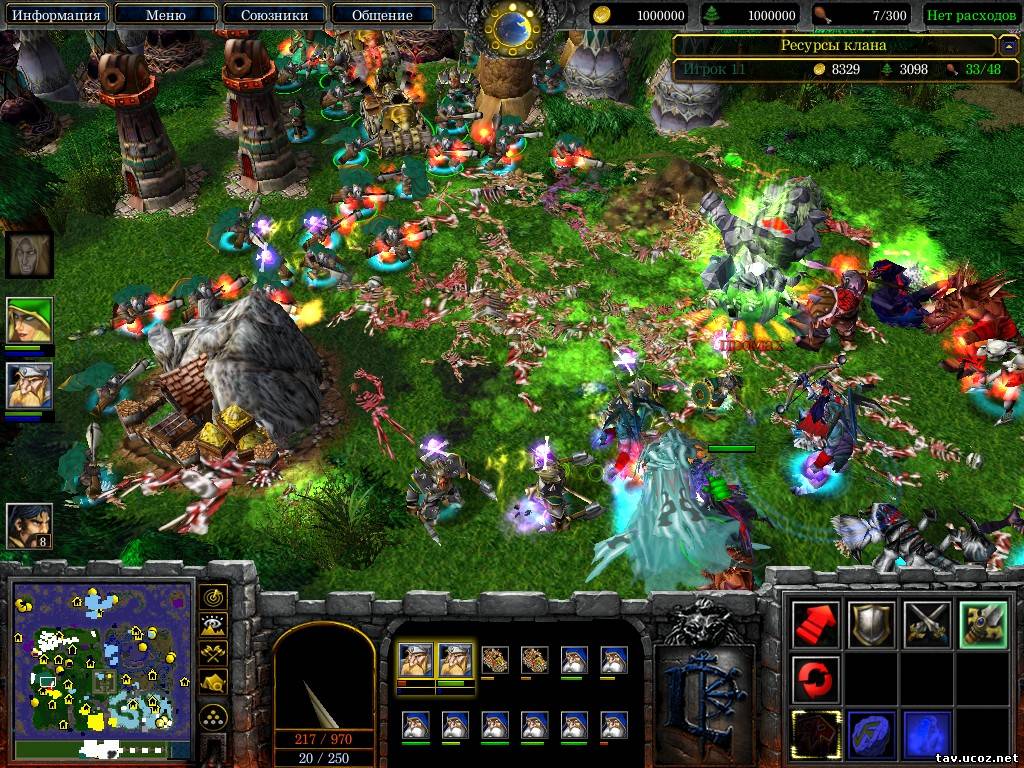
Task: Select the siege unit icon in group panel
Action: point(495,659)
